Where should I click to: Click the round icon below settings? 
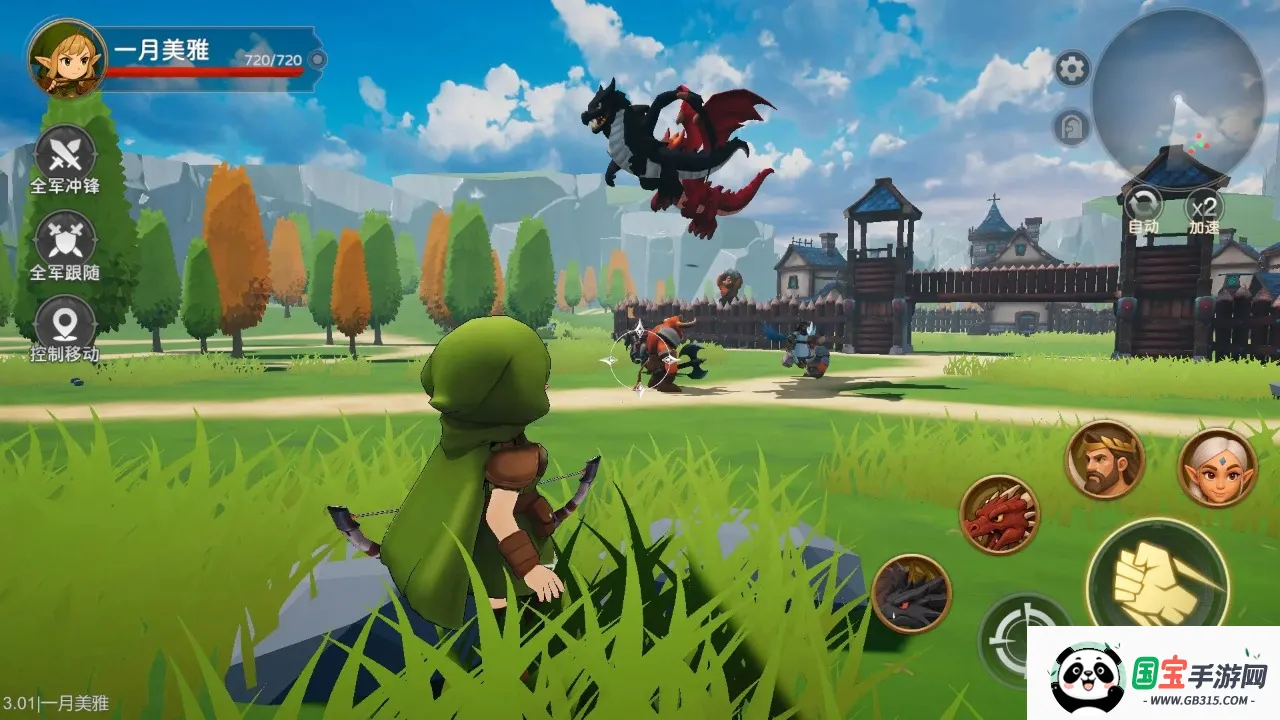(x=1070, y=127)
